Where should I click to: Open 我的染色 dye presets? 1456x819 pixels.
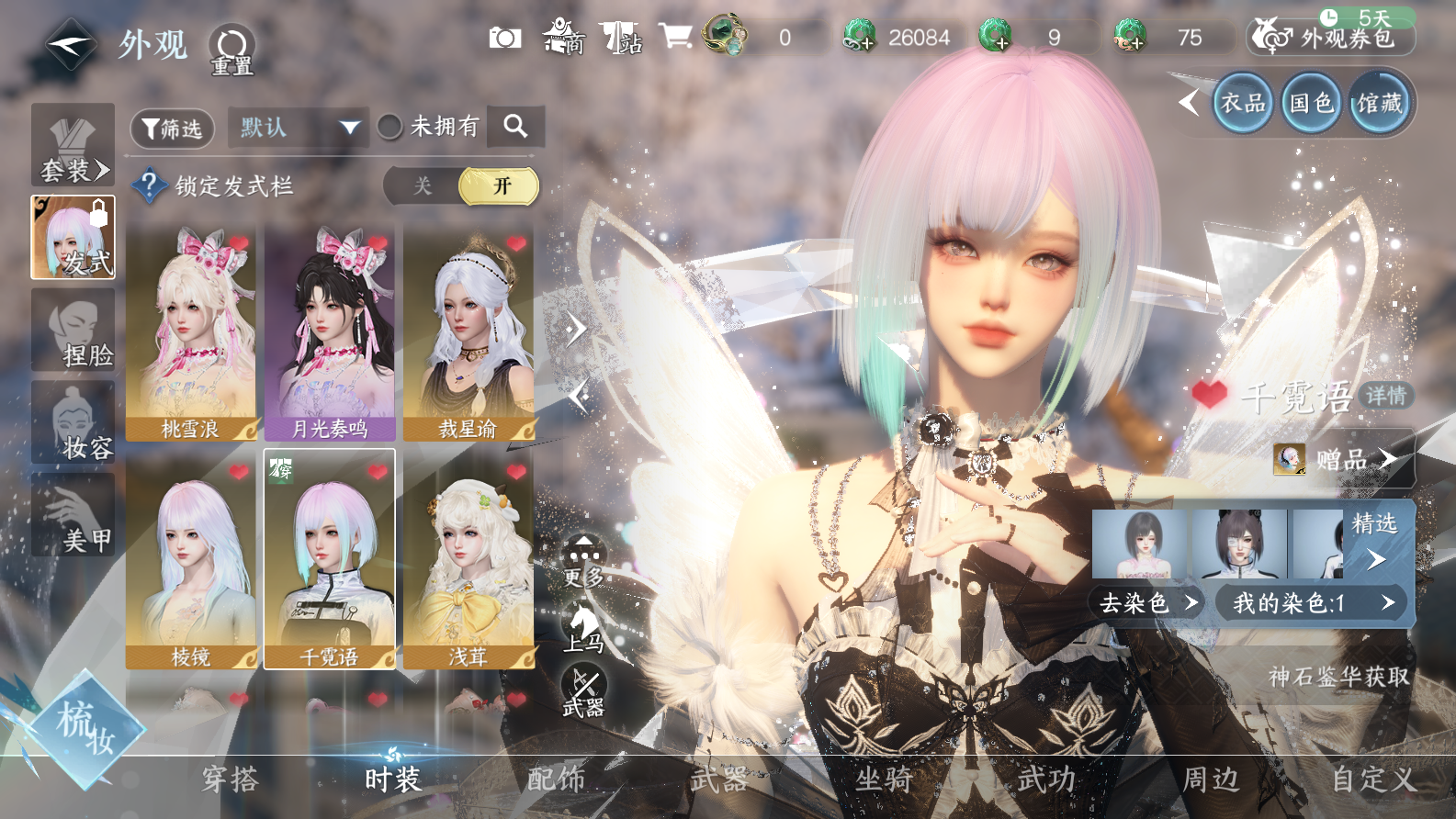coord(1312,603)
